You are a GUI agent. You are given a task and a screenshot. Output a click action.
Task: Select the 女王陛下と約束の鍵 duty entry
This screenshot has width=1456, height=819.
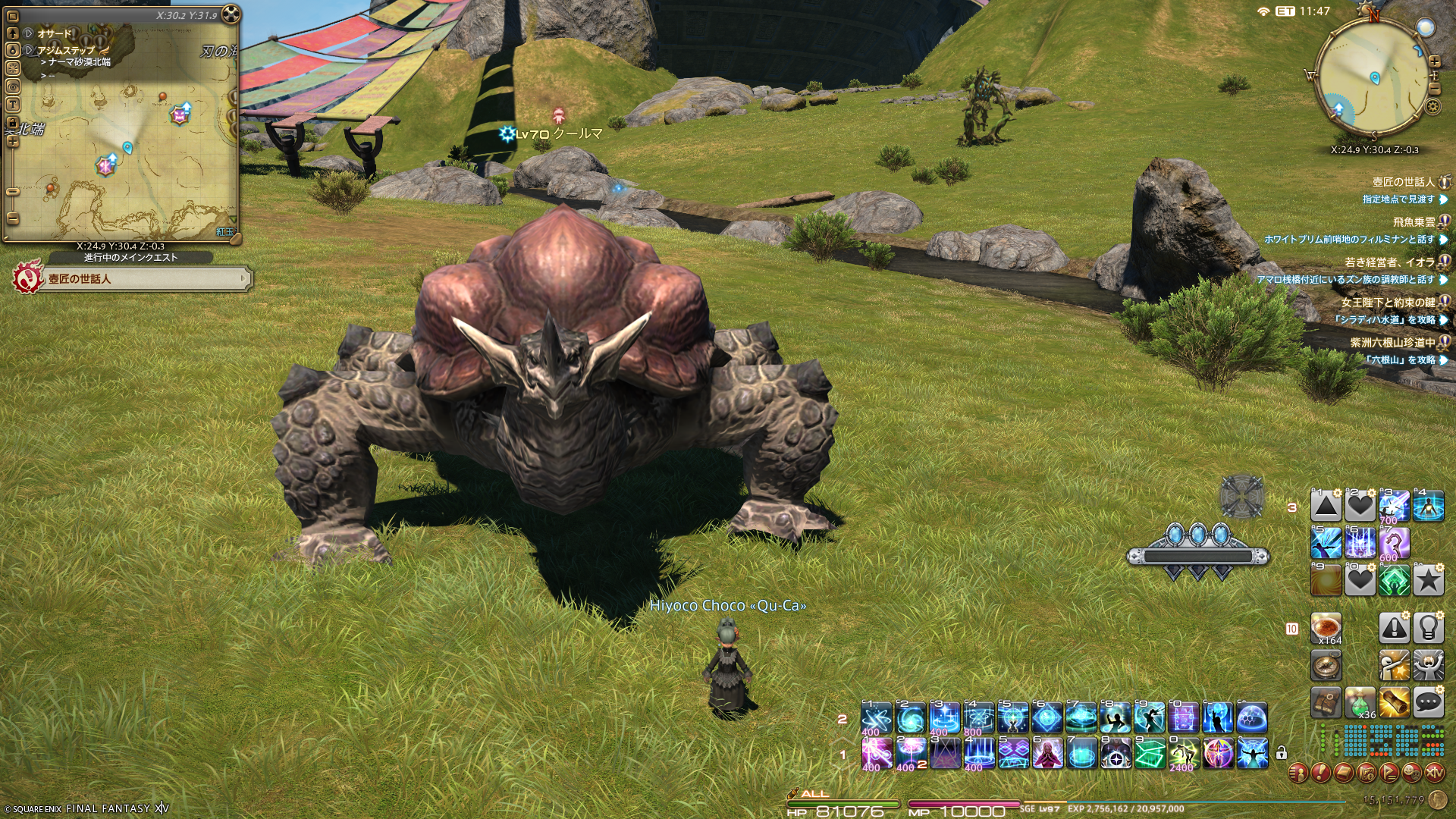(1388, 302)
